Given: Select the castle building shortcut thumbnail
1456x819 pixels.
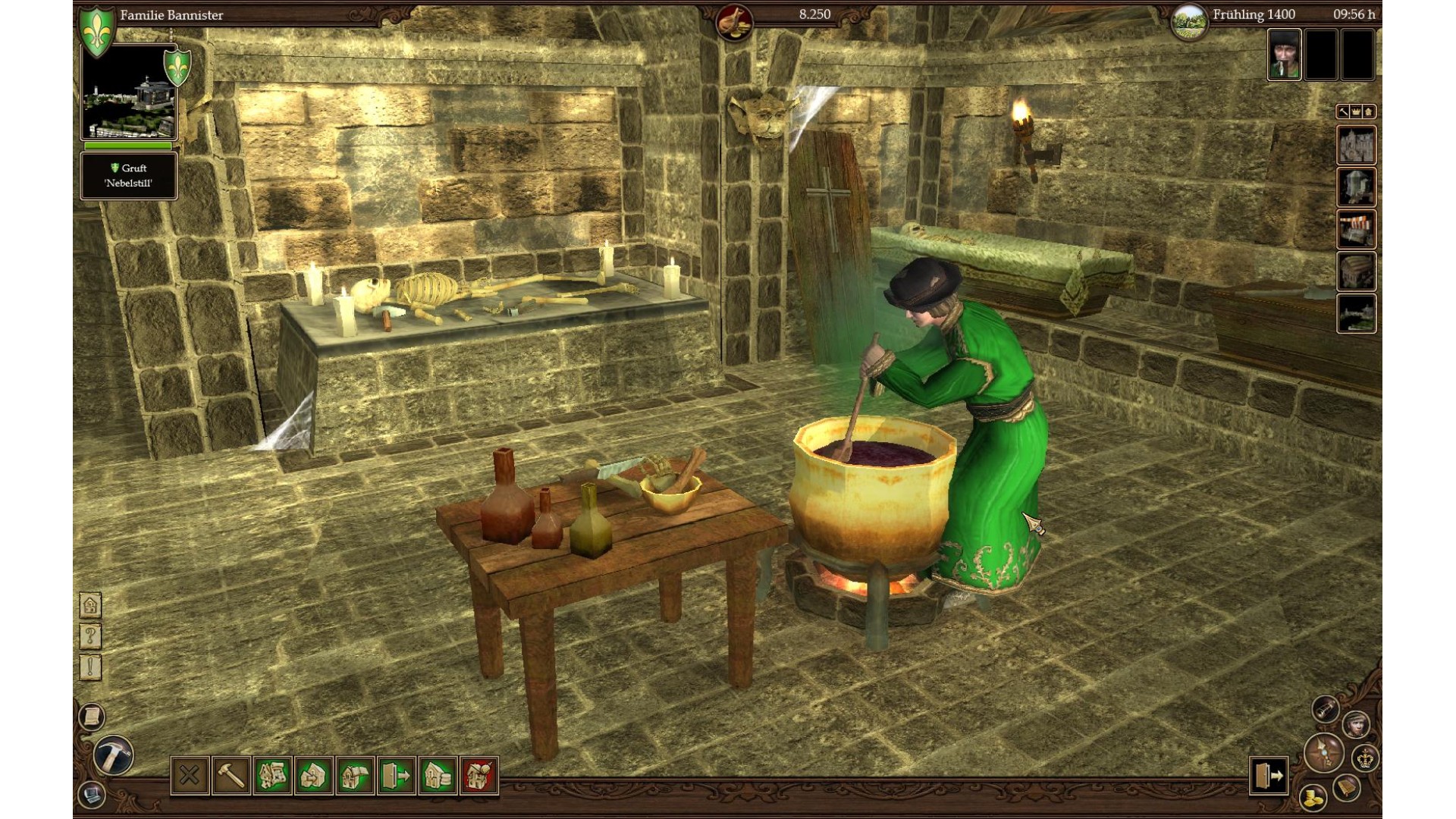Looking at the screenshot, I should tap(1356, 145).
